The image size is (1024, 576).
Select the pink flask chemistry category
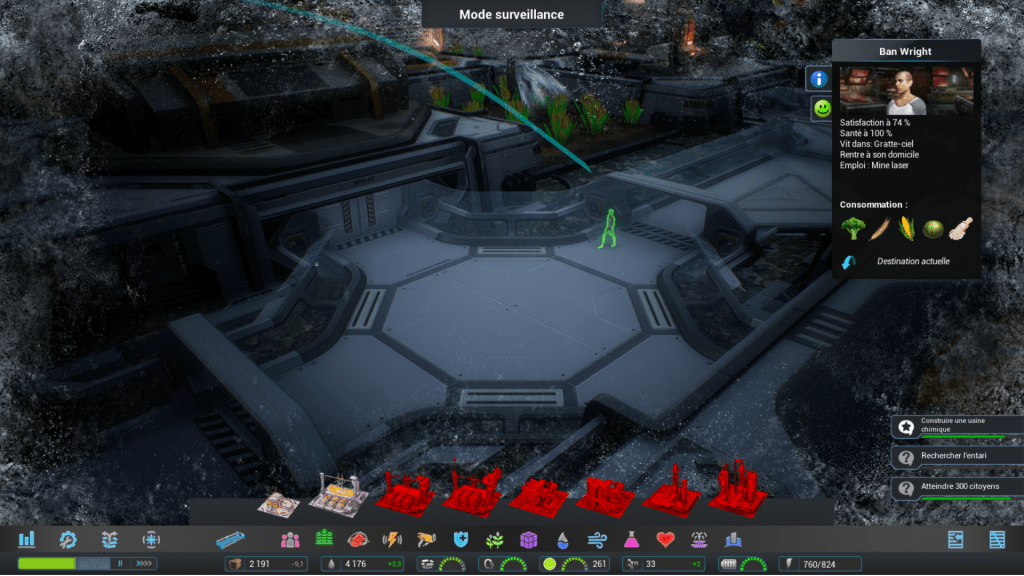(631, 540)
